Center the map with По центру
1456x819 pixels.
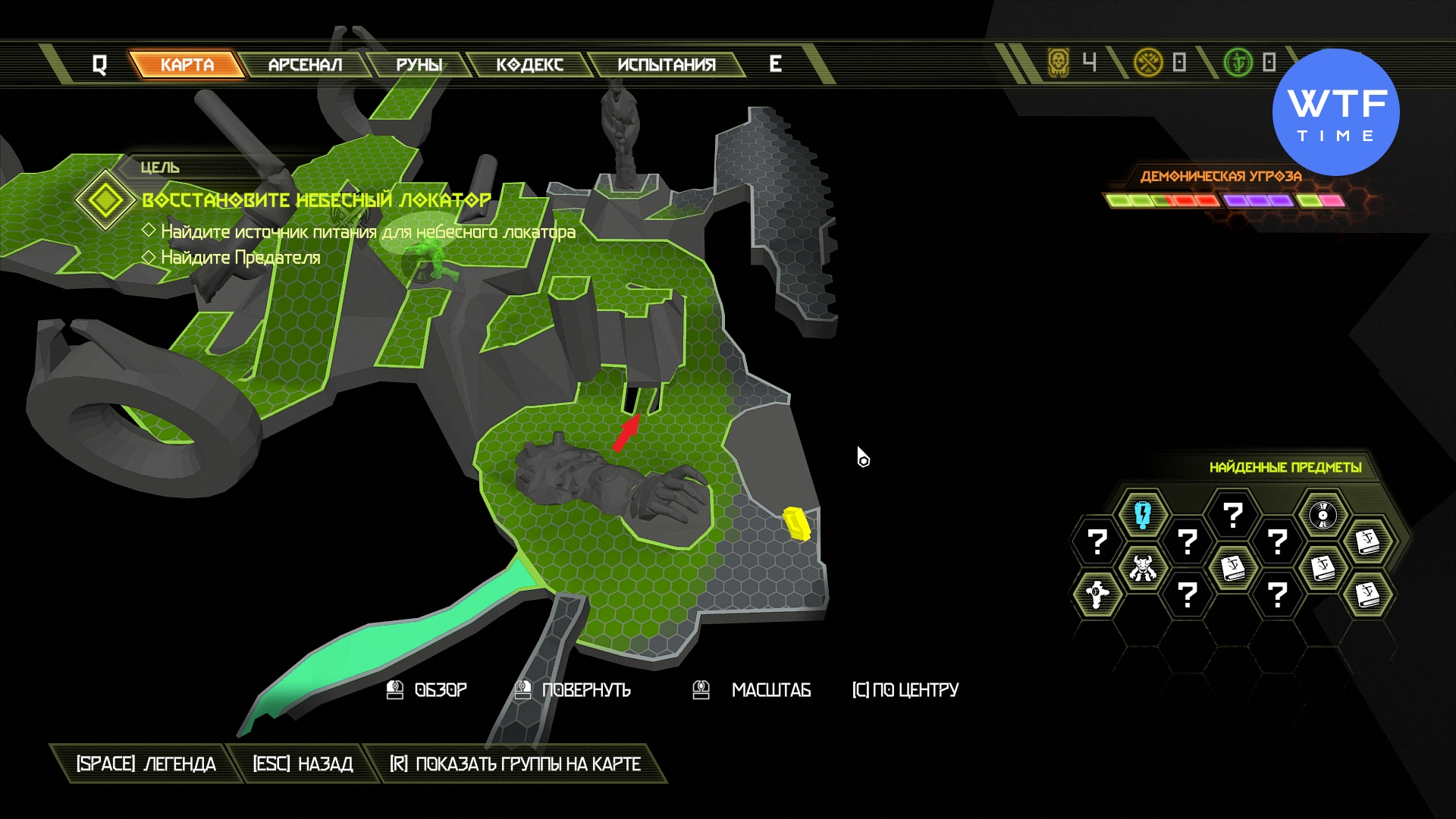coord(905,690)
